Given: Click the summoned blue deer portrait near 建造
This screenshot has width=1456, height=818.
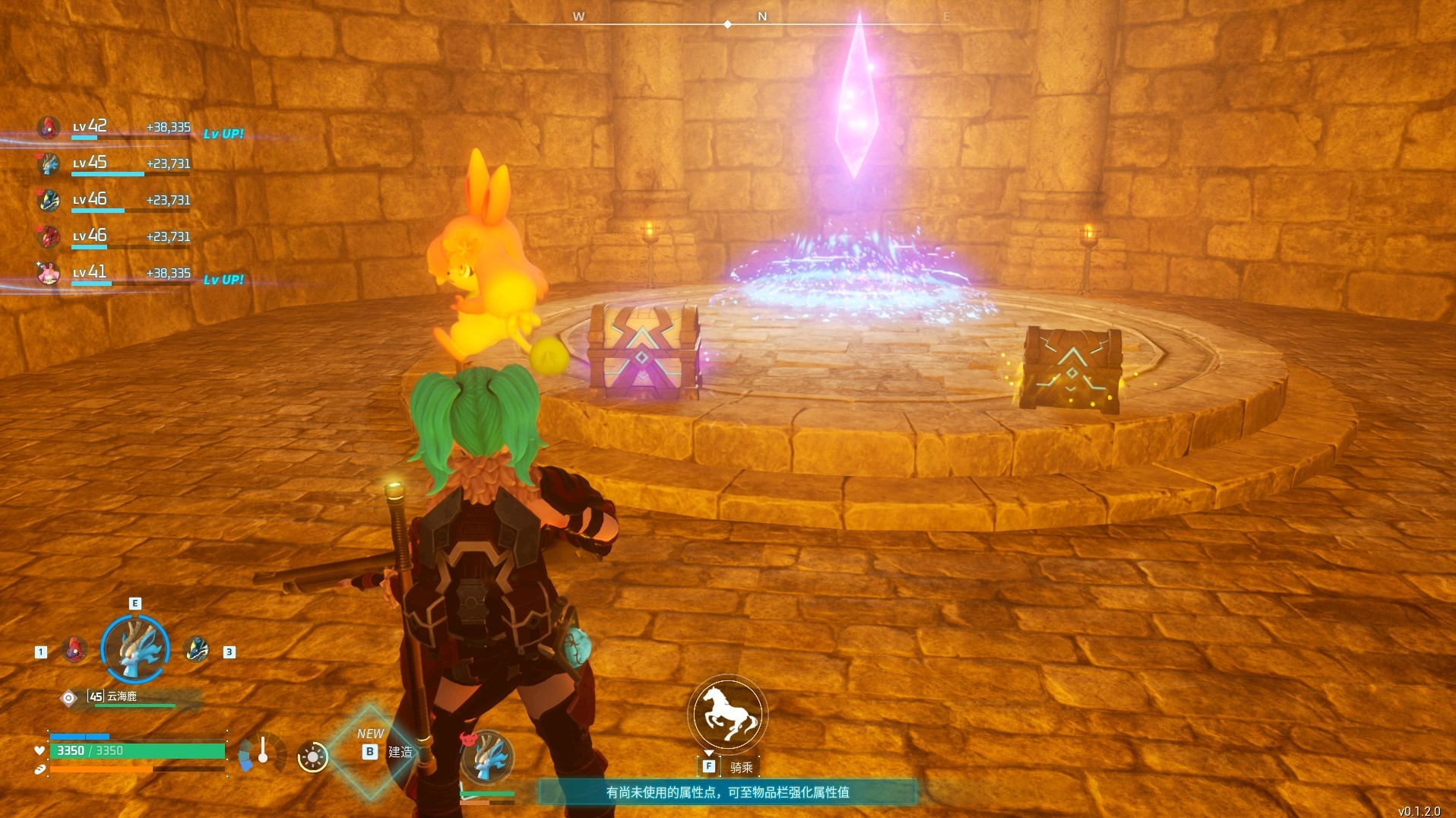Looking at the screenshot, I should tap(487, 757).
